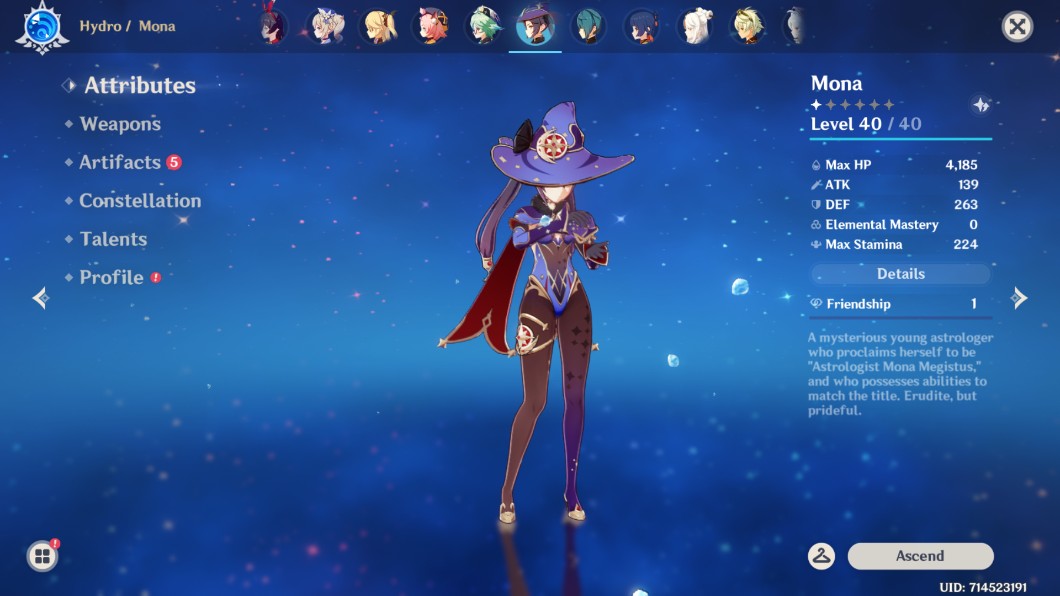Close the character screen
The width and height of the screenshot is (1060, 596).
1017,26
